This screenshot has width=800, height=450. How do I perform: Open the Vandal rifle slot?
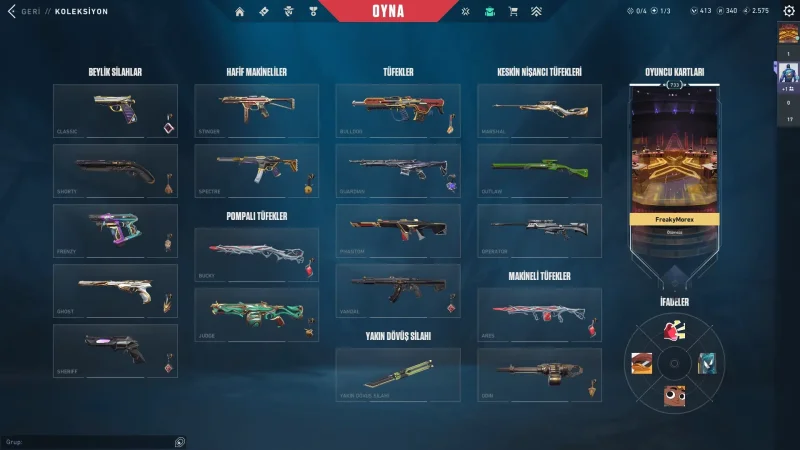coord(398,290)
